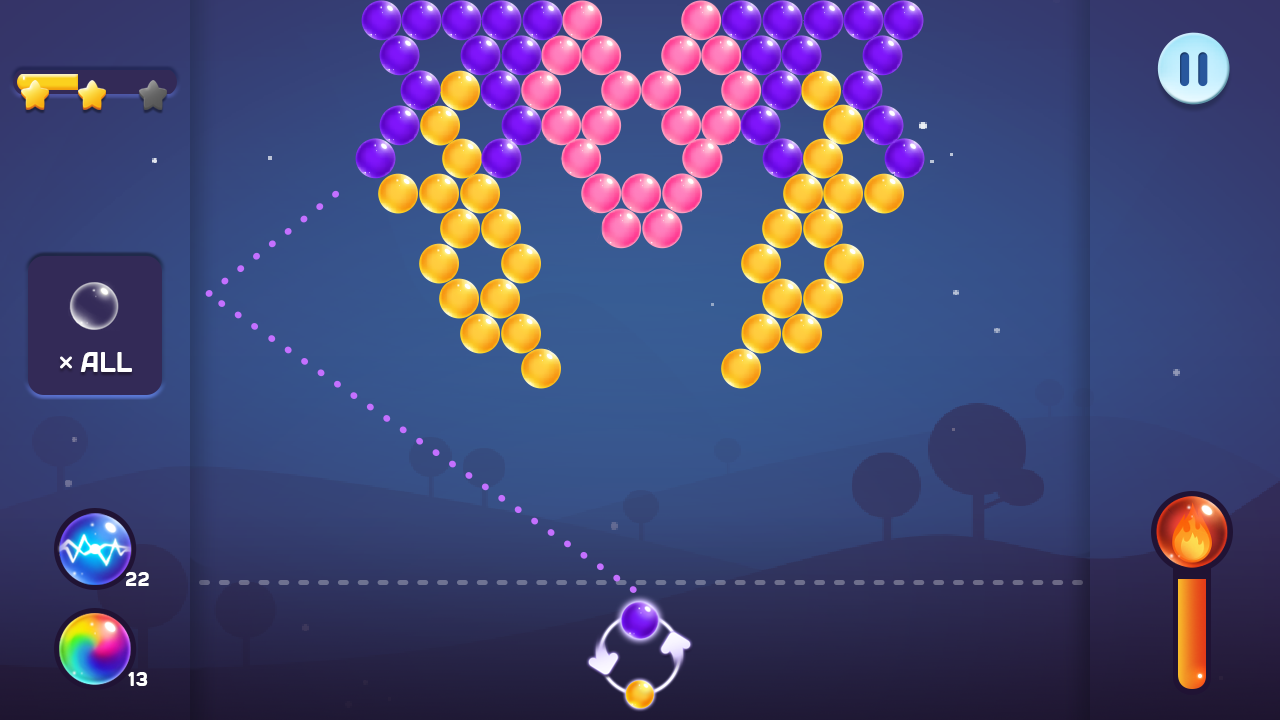Click the second gold star on progress bar

click(x=92, y=96)
